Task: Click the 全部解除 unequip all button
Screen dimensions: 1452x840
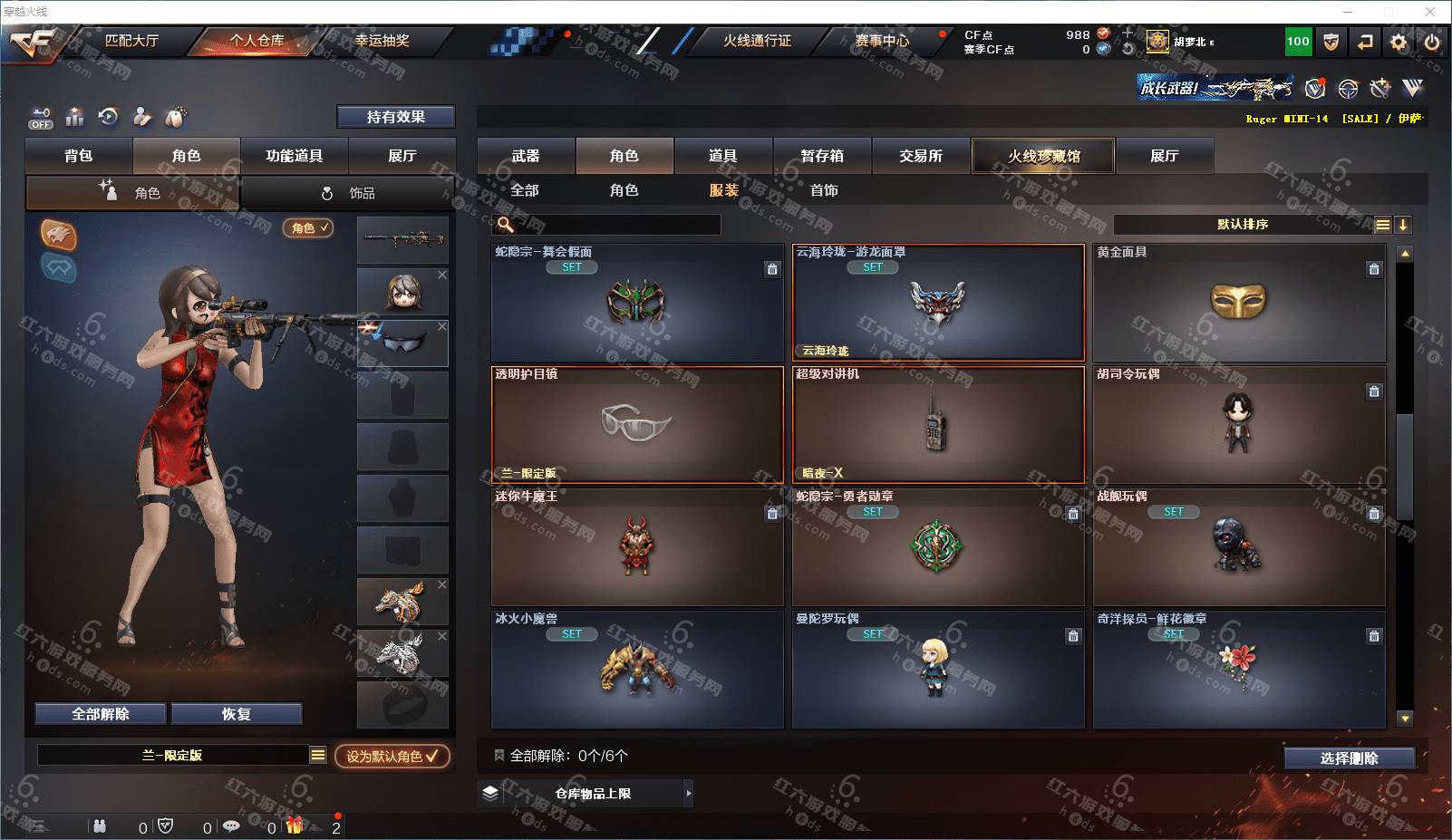Action: coord(101,714)
